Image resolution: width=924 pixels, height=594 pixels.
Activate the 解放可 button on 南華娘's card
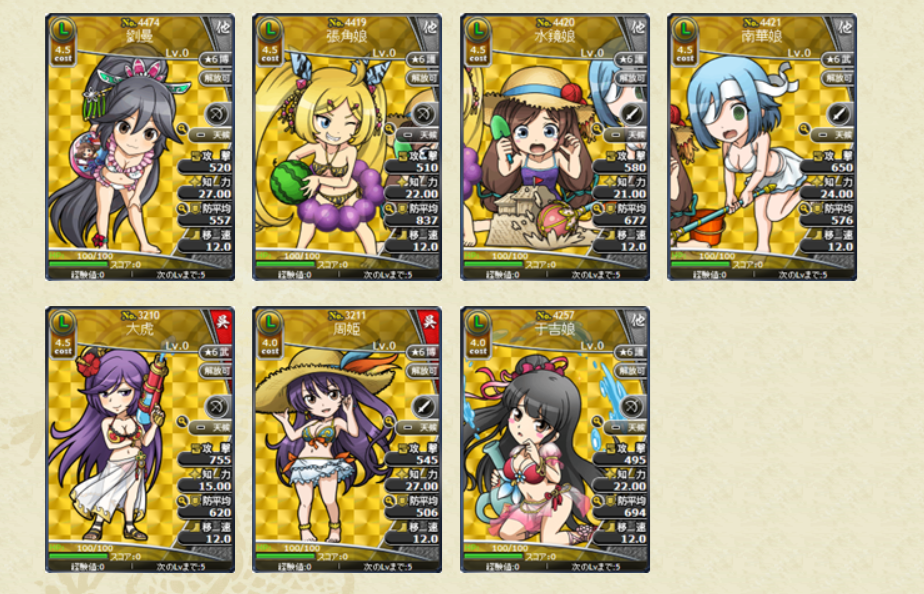coord(839,77)
